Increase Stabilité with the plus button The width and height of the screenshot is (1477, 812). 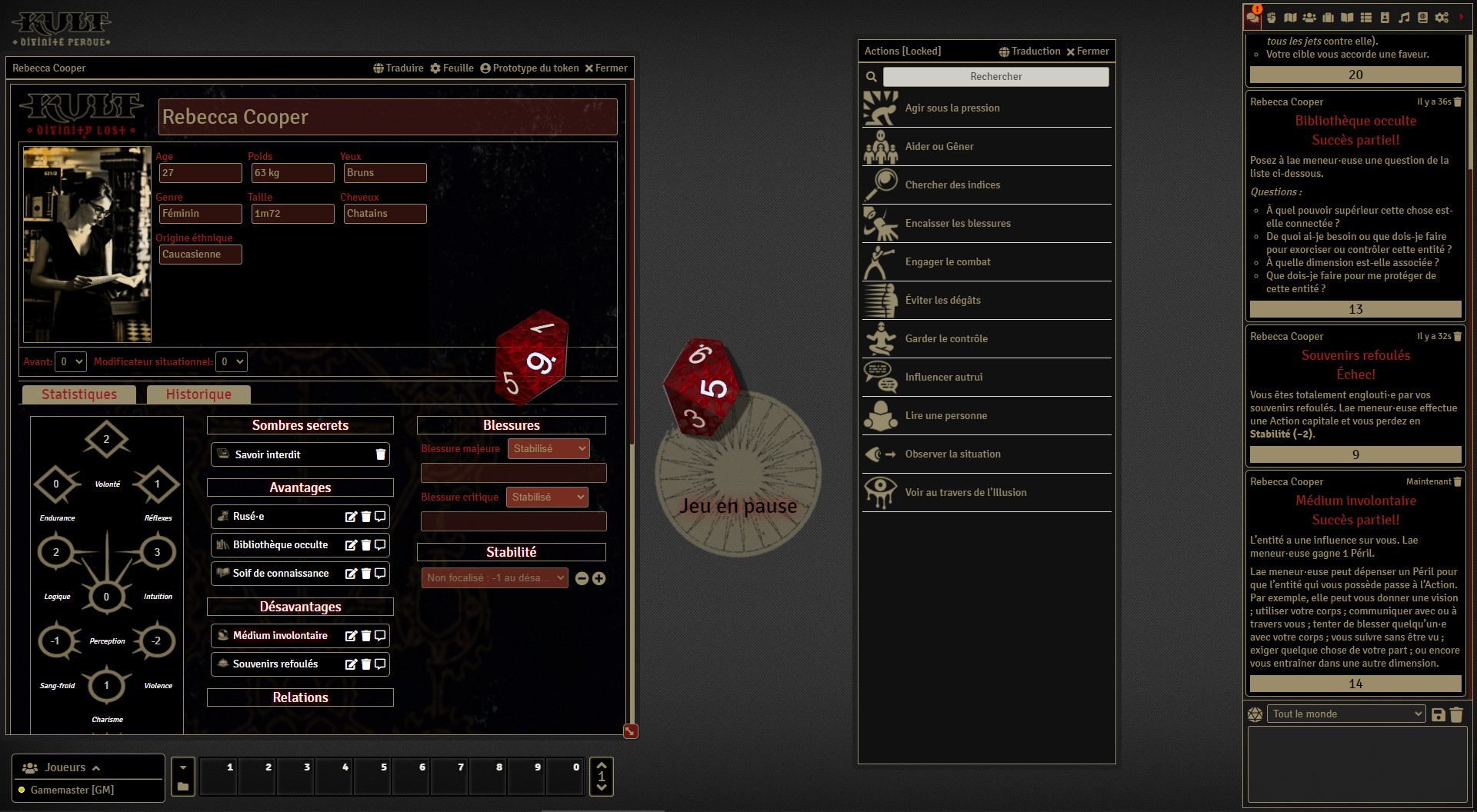click(599, 578)
